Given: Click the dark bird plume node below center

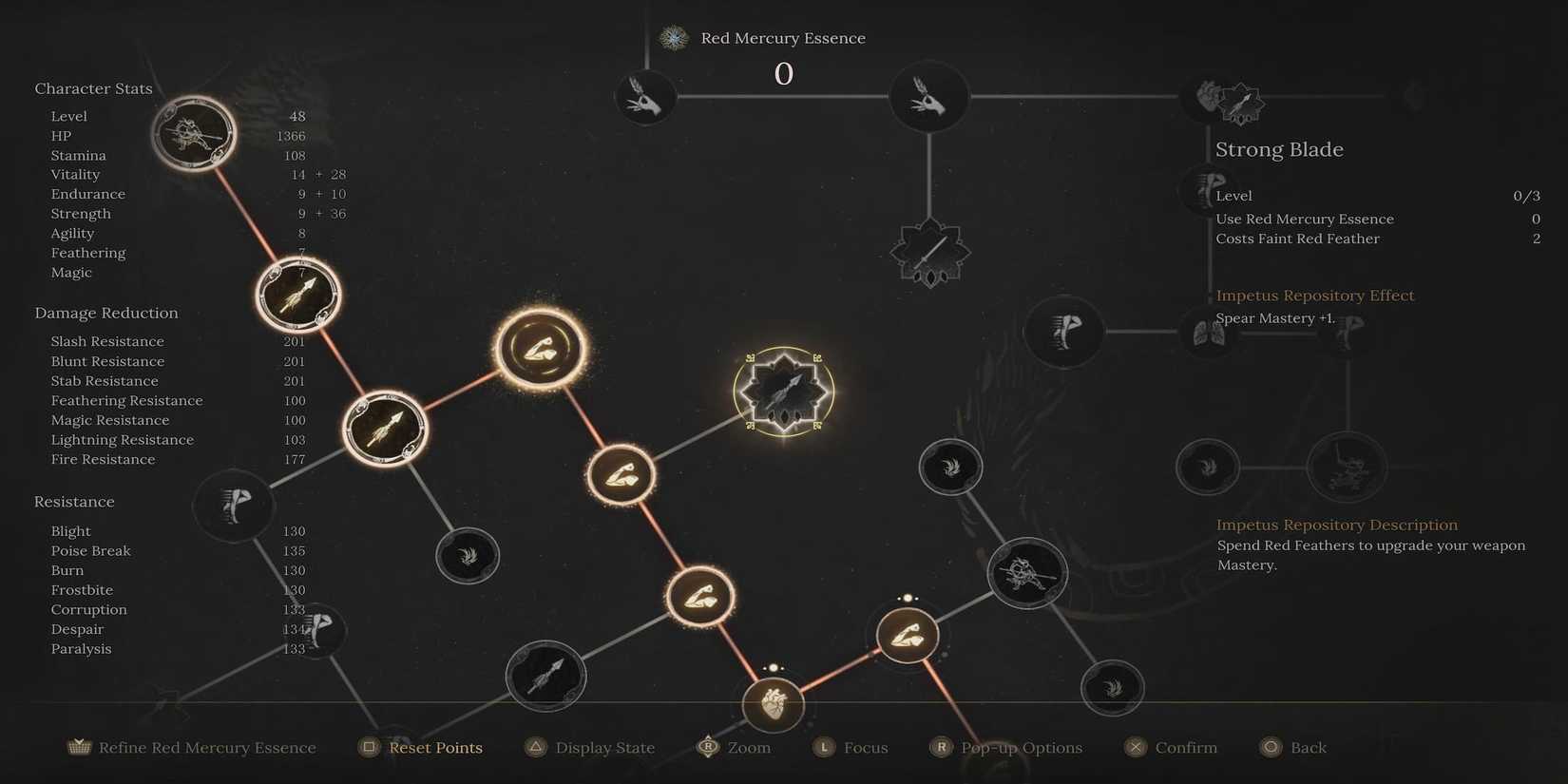Looking at the screenshot, I should coord(467,555).
